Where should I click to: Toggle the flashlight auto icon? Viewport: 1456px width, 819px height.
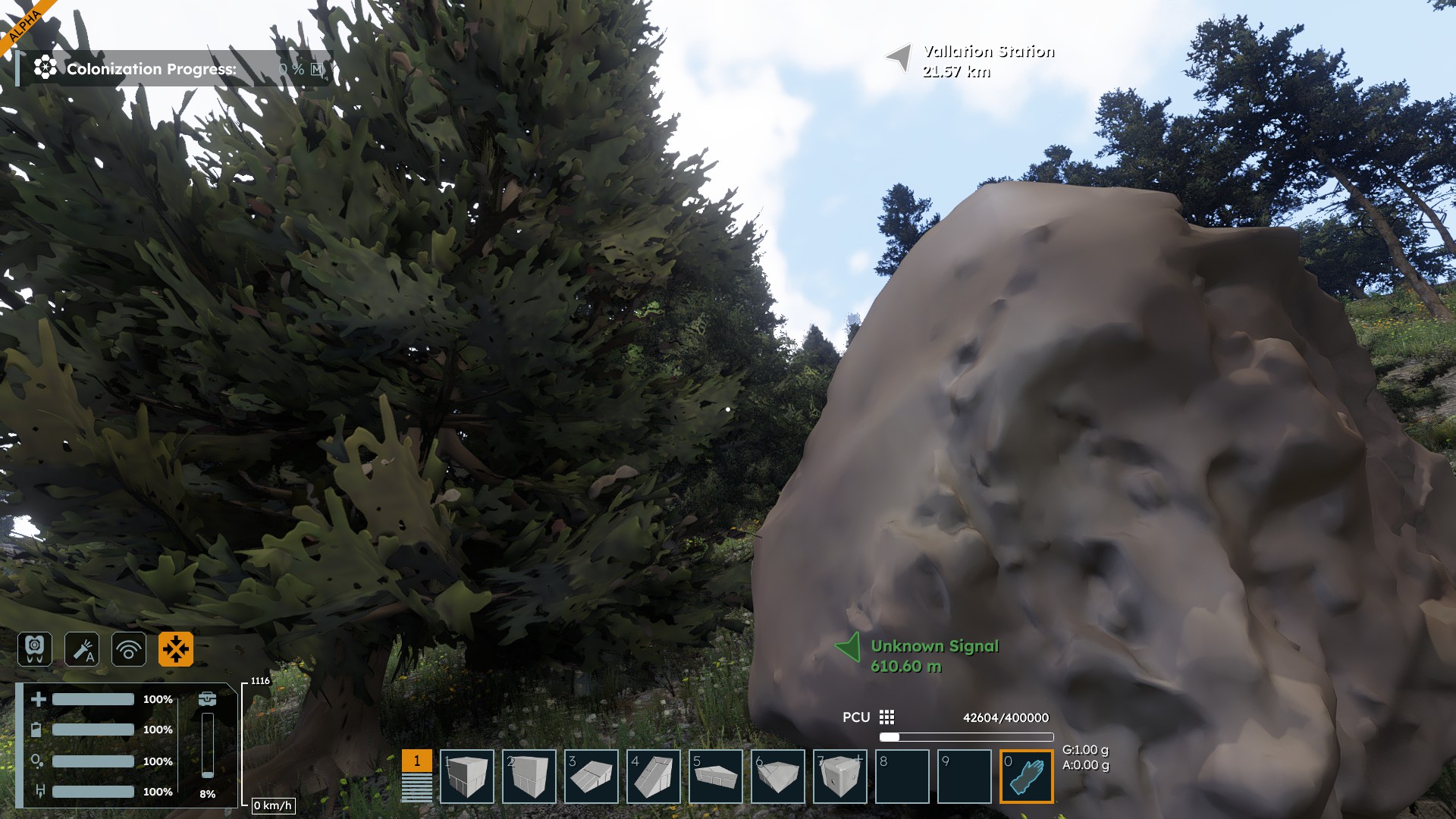pyautogui.click(x=82, y=649)
